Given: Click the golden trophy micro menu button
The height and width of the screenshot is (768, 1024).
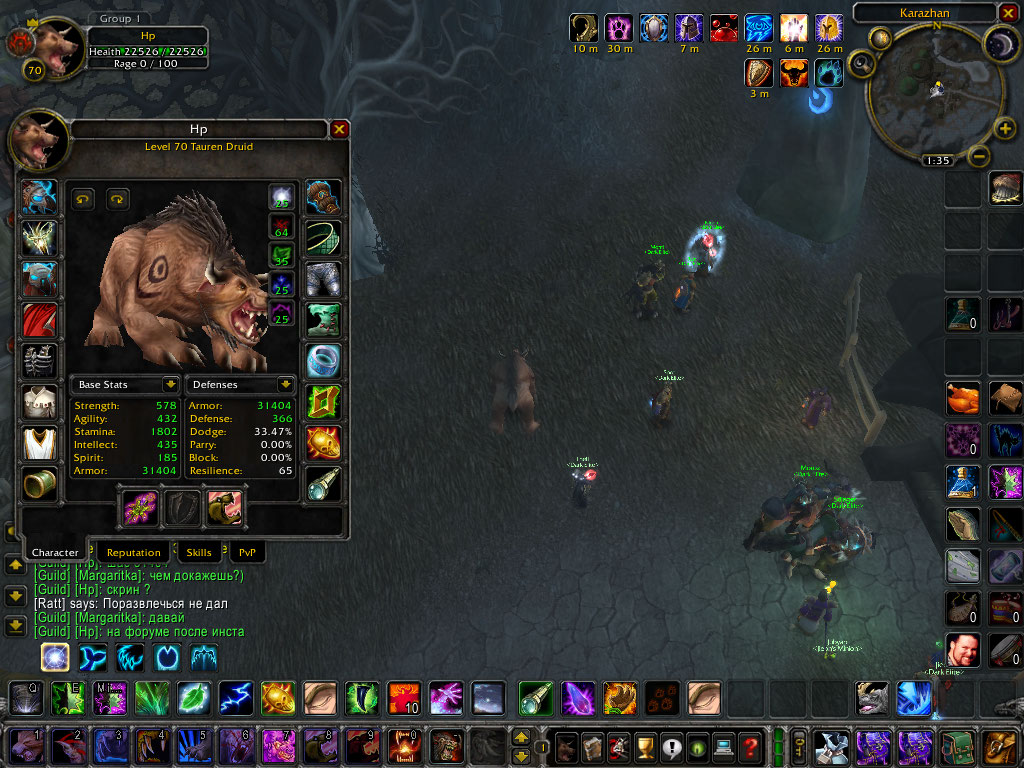Looking at the screenshot, I should (x=644, y=745).
